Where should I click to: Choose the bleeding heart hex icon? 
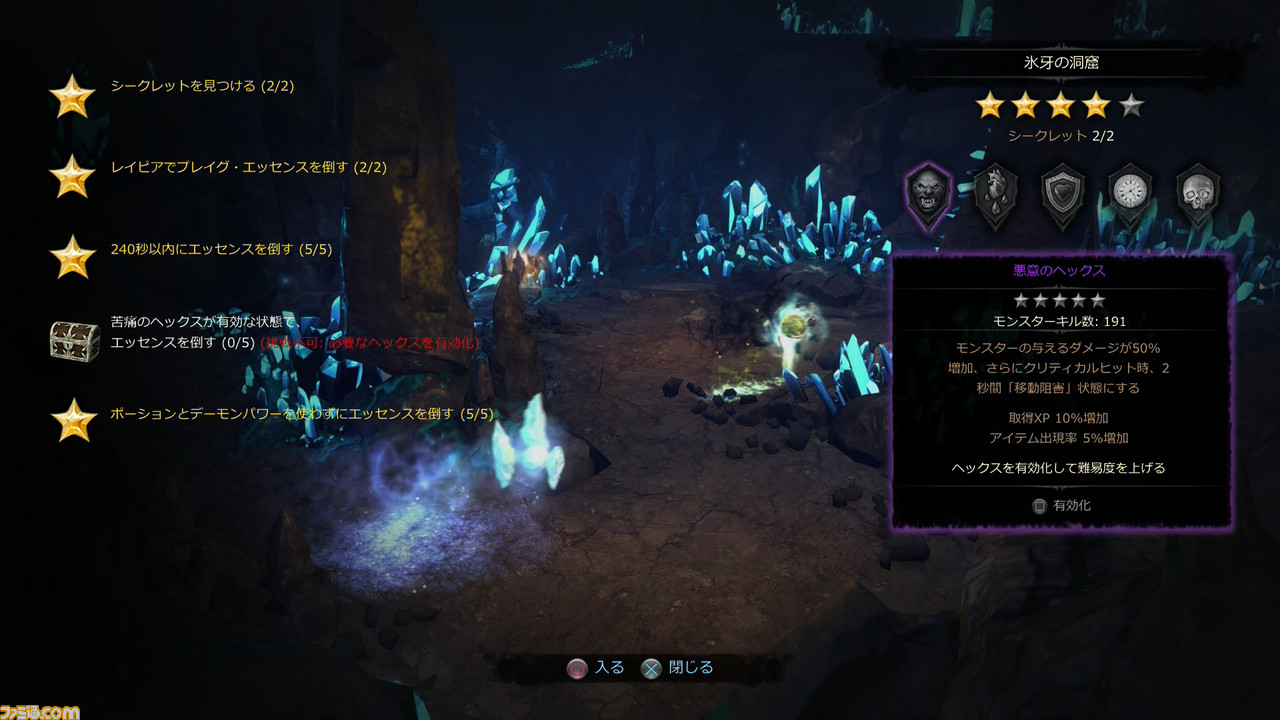(x=996, y=195)
